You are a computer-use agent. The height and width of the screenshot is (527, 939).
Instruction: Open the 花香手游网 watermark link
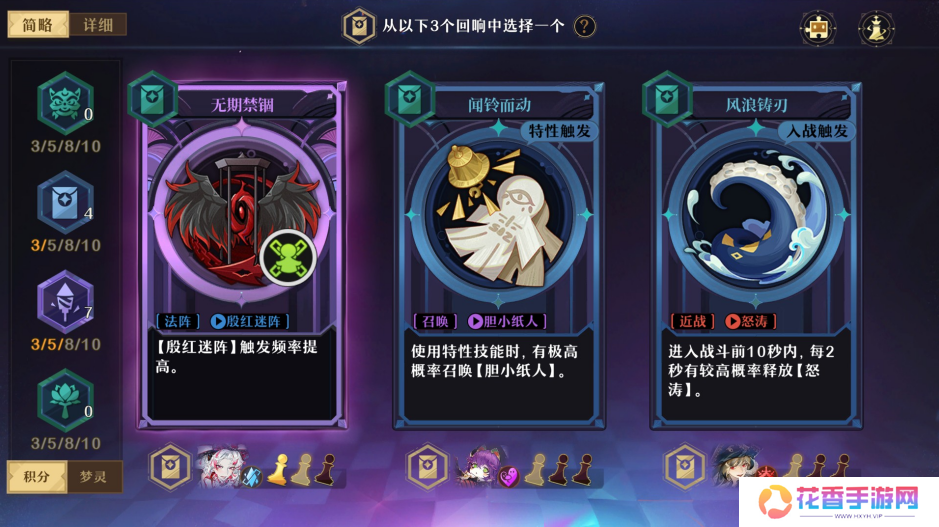pyautogui.click(x=838, y=498)
